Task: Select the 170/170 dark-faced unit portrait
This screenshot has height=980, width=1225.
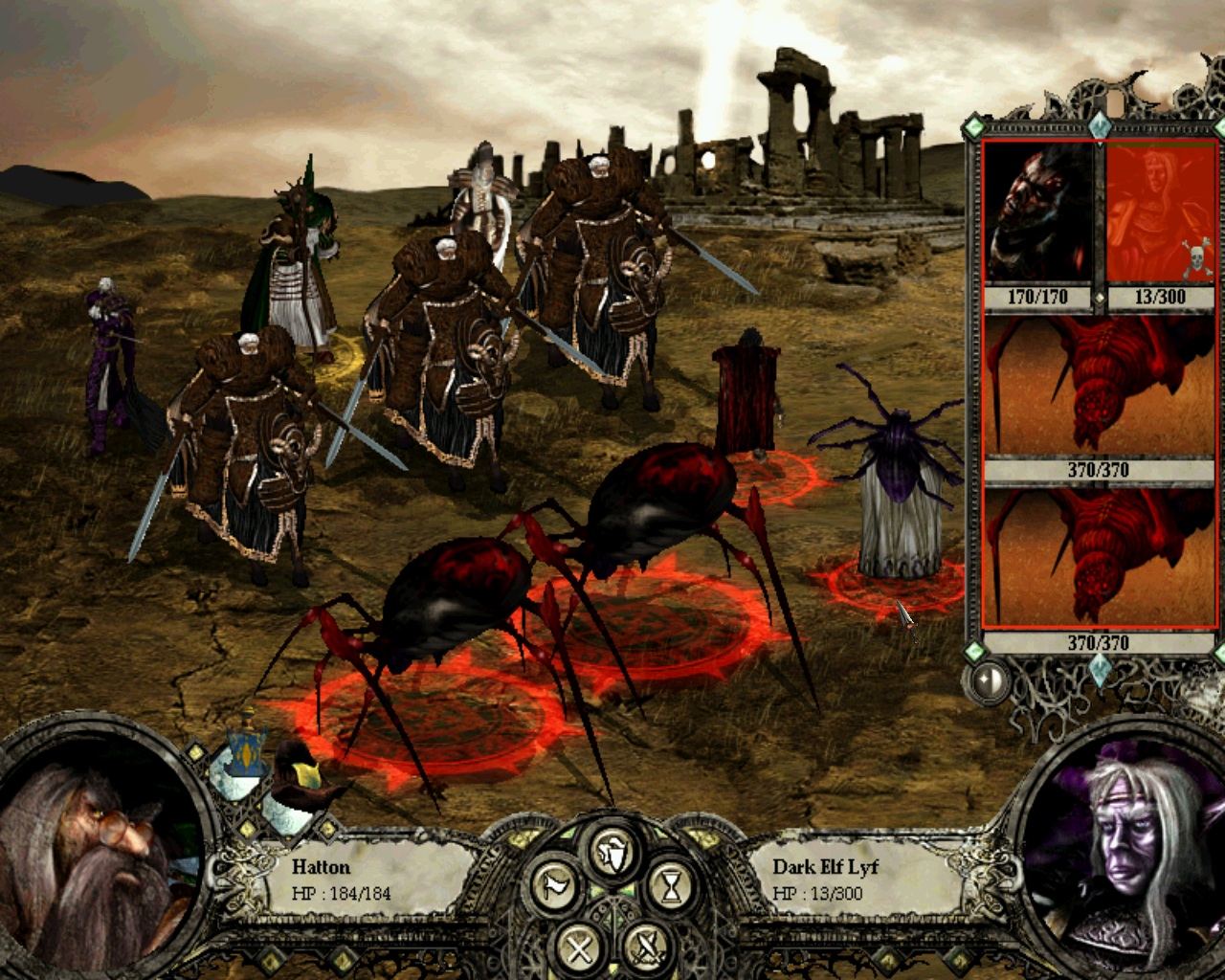Action: coord(1038,212)
